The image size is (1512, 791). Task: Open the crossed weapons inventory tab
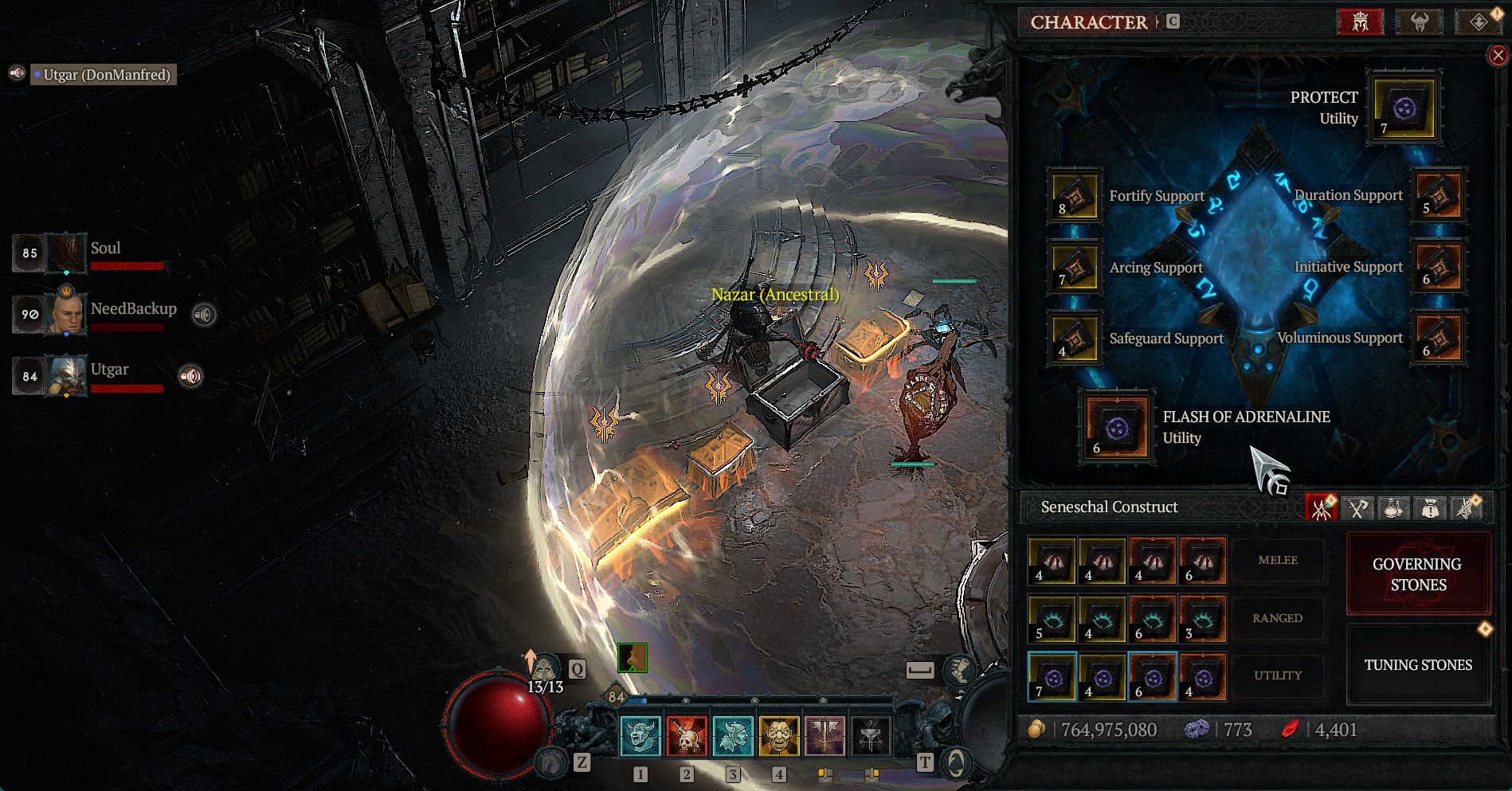(x=1357, y=507)
